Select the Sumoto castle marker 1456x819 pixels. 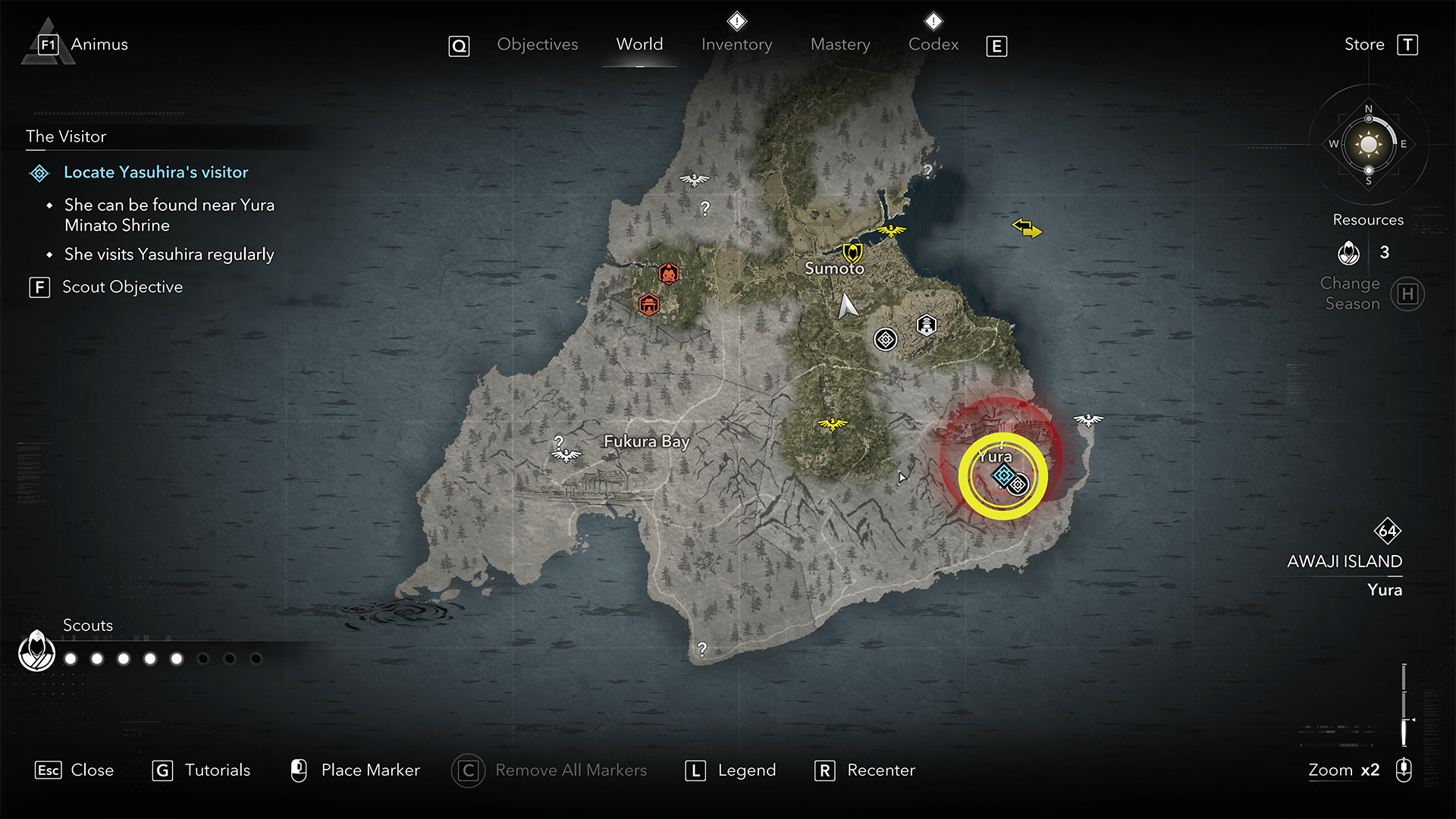pyautogui.click(x=852, y=251)
